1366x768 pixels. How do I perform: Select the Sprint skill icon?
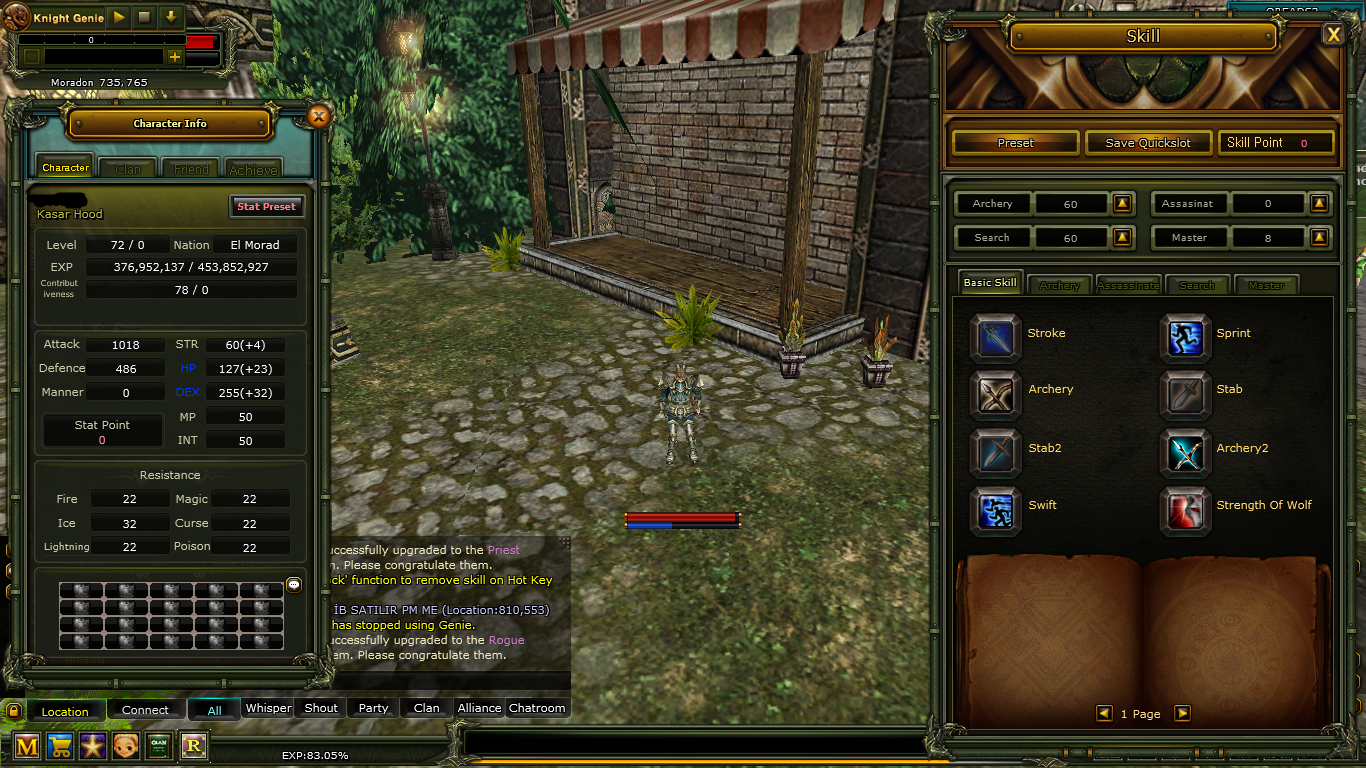coord(1185,336)
